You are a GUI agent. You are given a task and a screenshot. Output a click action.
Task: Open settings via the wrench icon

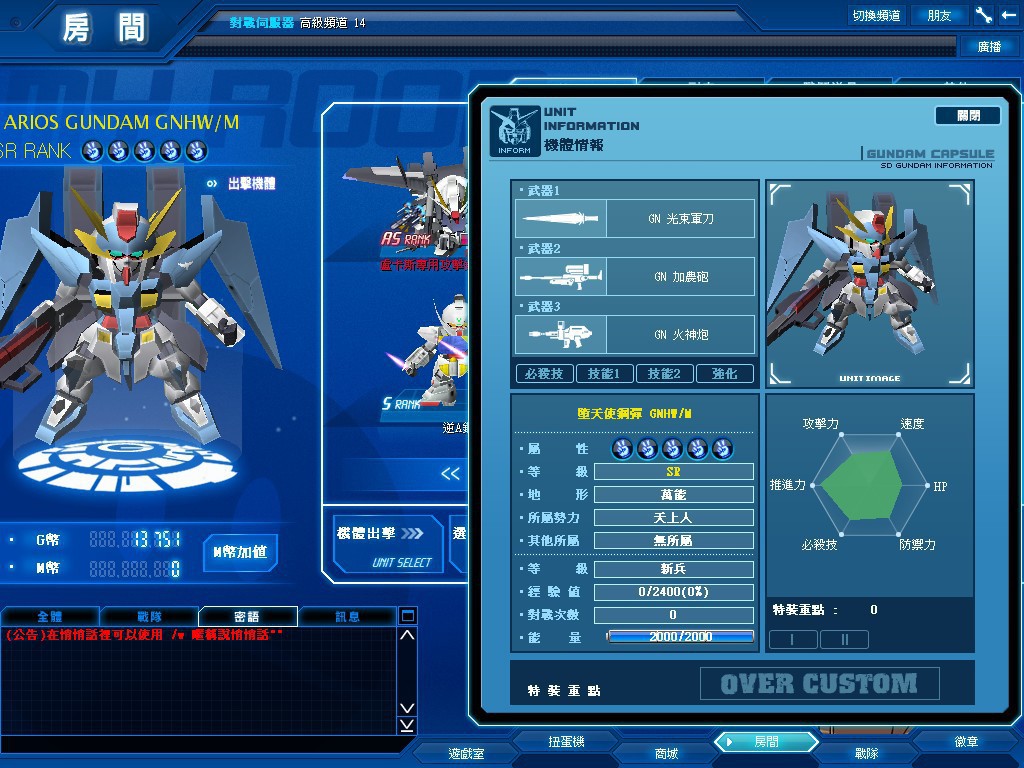983,15
